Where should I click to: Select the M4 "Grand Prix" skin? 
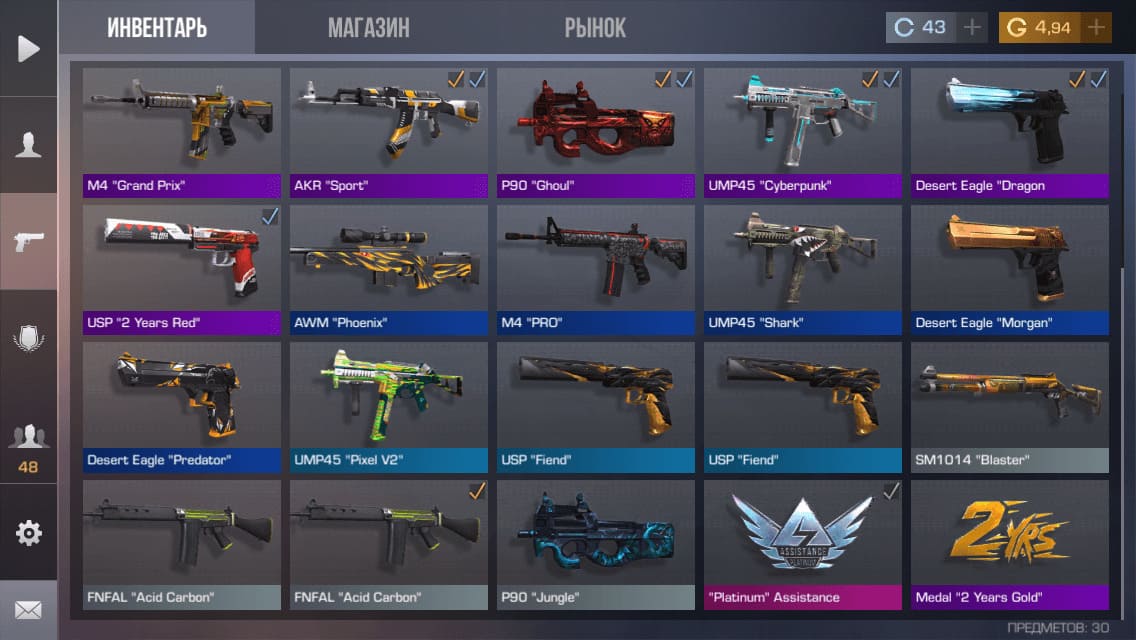tap(181, 131)
